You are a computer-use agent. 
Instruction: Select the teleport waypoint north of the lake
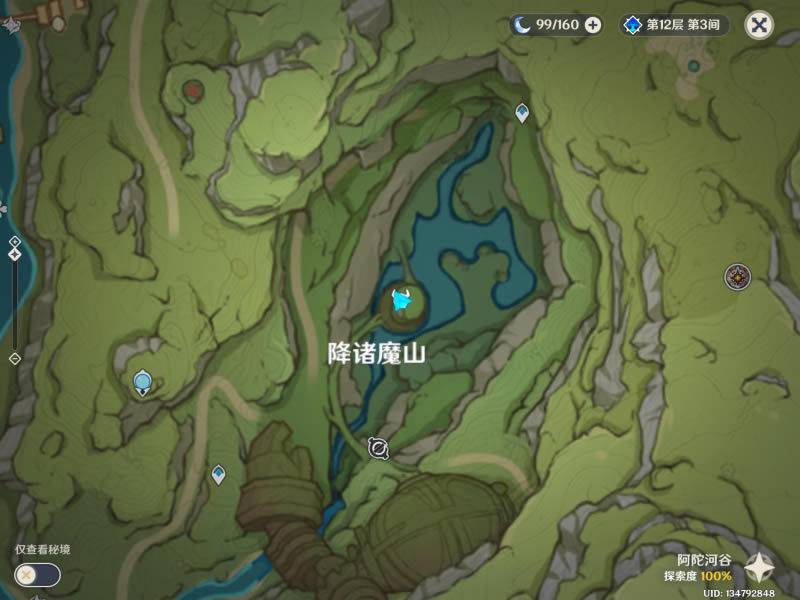tap(521, 112)
